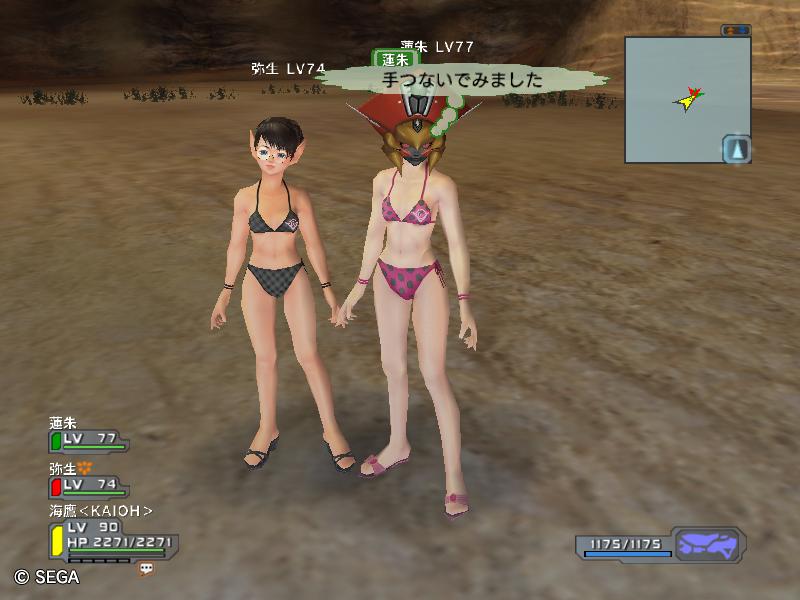Image resolution: width=800 pixels, height=600 pixels.
Task: Open the purple weapon palette icon
Action: pyautogui.click(x=707, y=545)
